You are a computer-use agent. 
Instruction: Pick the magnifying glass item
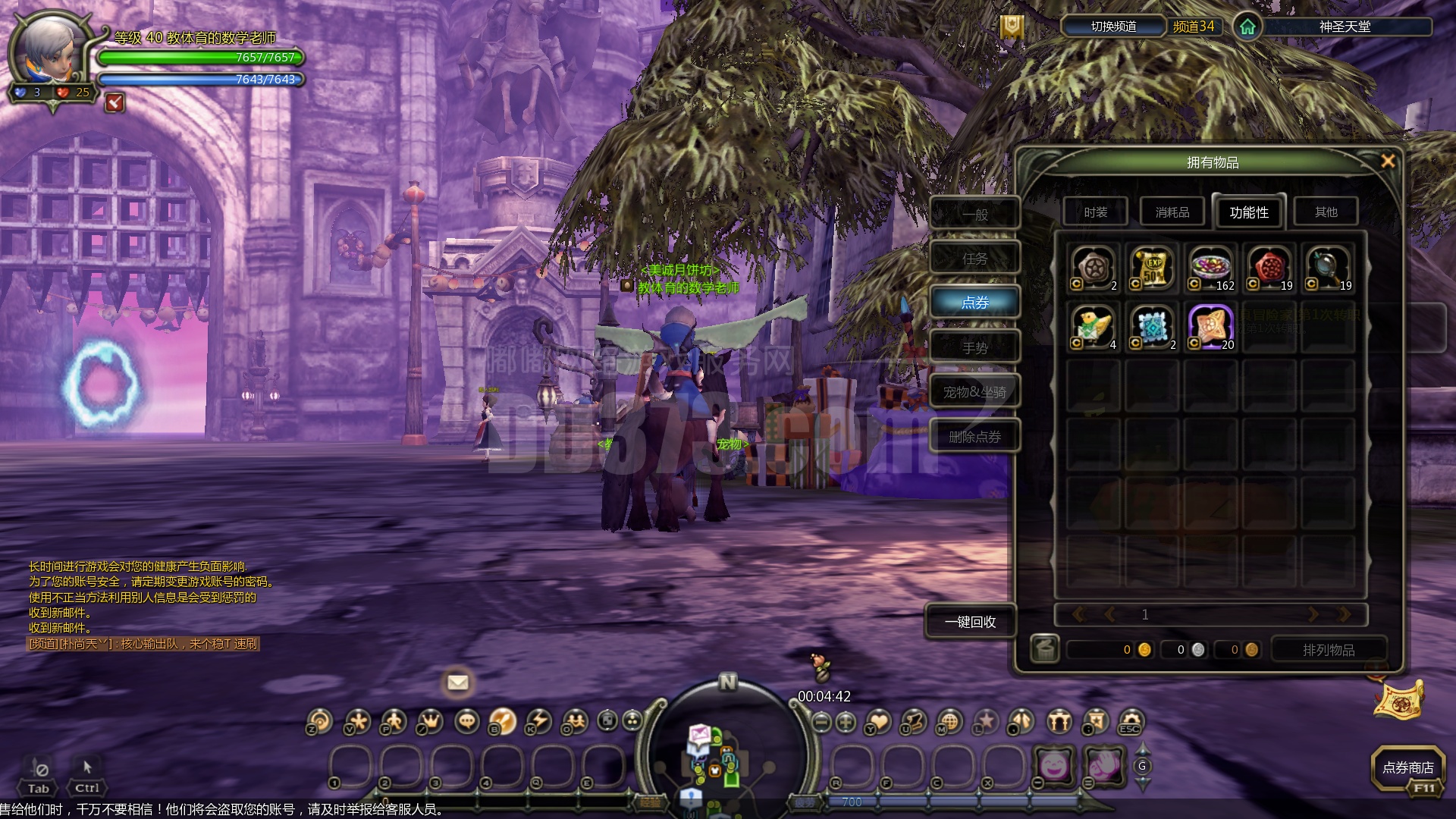click(x=1328, y=268)
